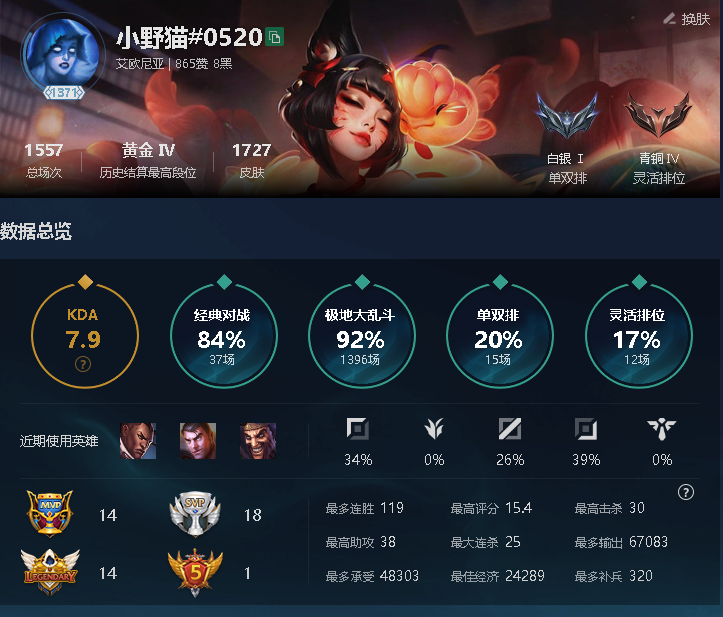Choose the bot lane role icon at 39%

tap(585, 430)
